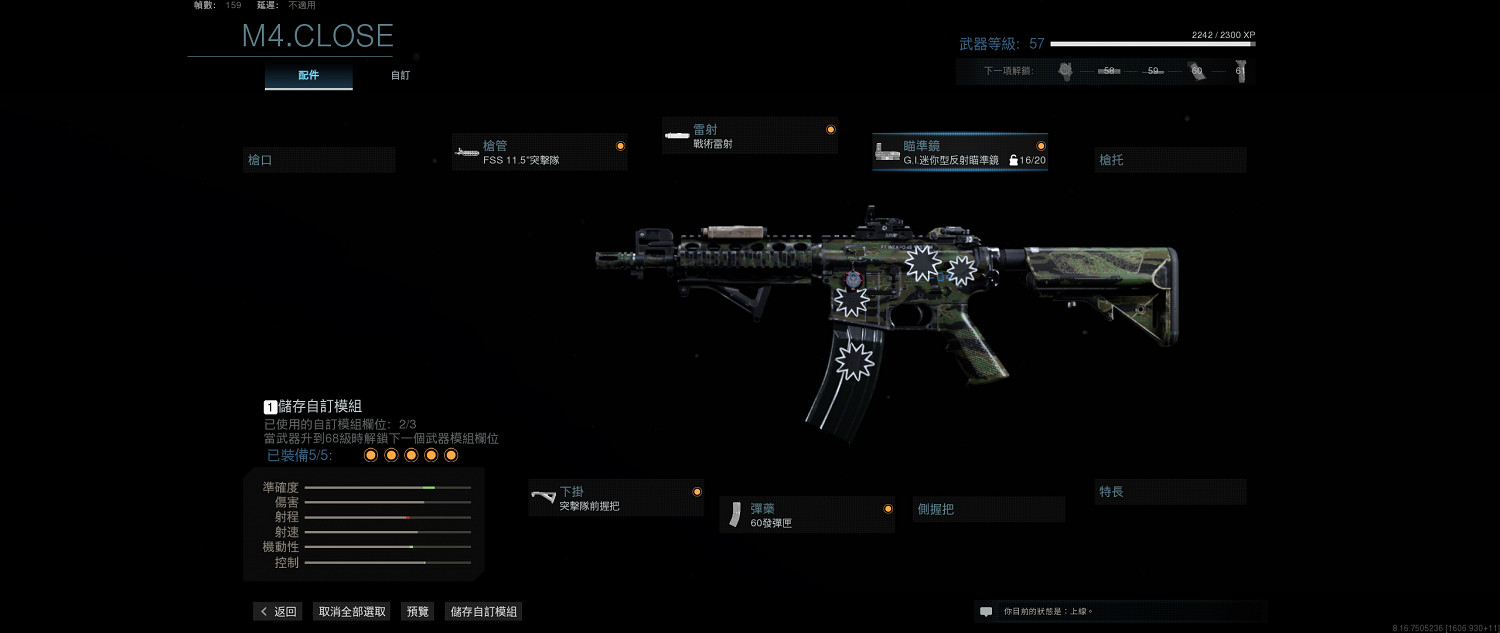The width and height of the screenshot is (1500, 633).
Task: Select the 側握把 rear grip slot
Action: (x=988, y=509)
